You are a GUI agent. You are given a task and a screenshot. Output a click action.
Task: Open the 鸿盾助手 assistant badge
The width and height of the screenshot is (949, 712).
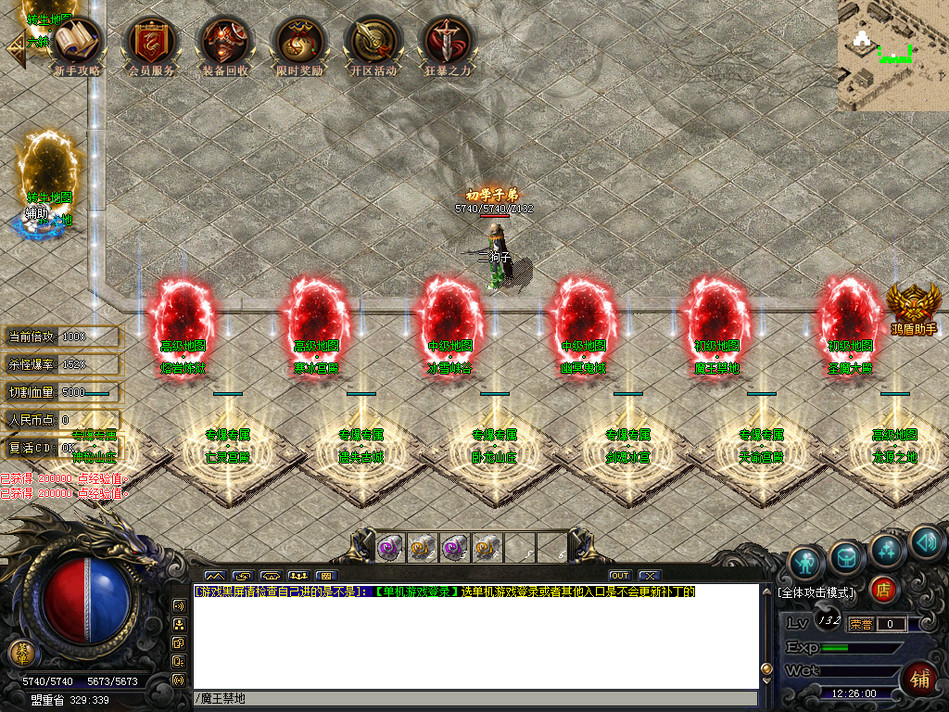pyautogui.click(x=912, y=306)
